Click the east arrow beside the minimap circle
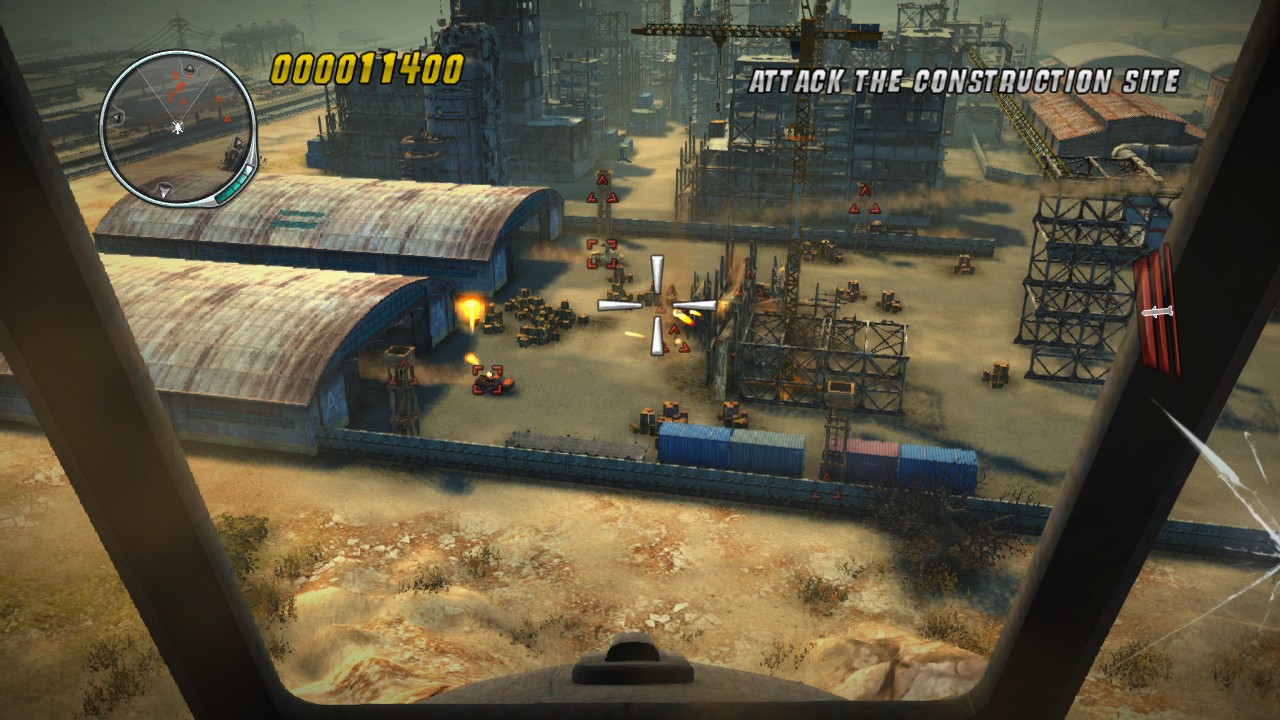The height and width of the screenshot is (720, 1280). pos(238,141)
